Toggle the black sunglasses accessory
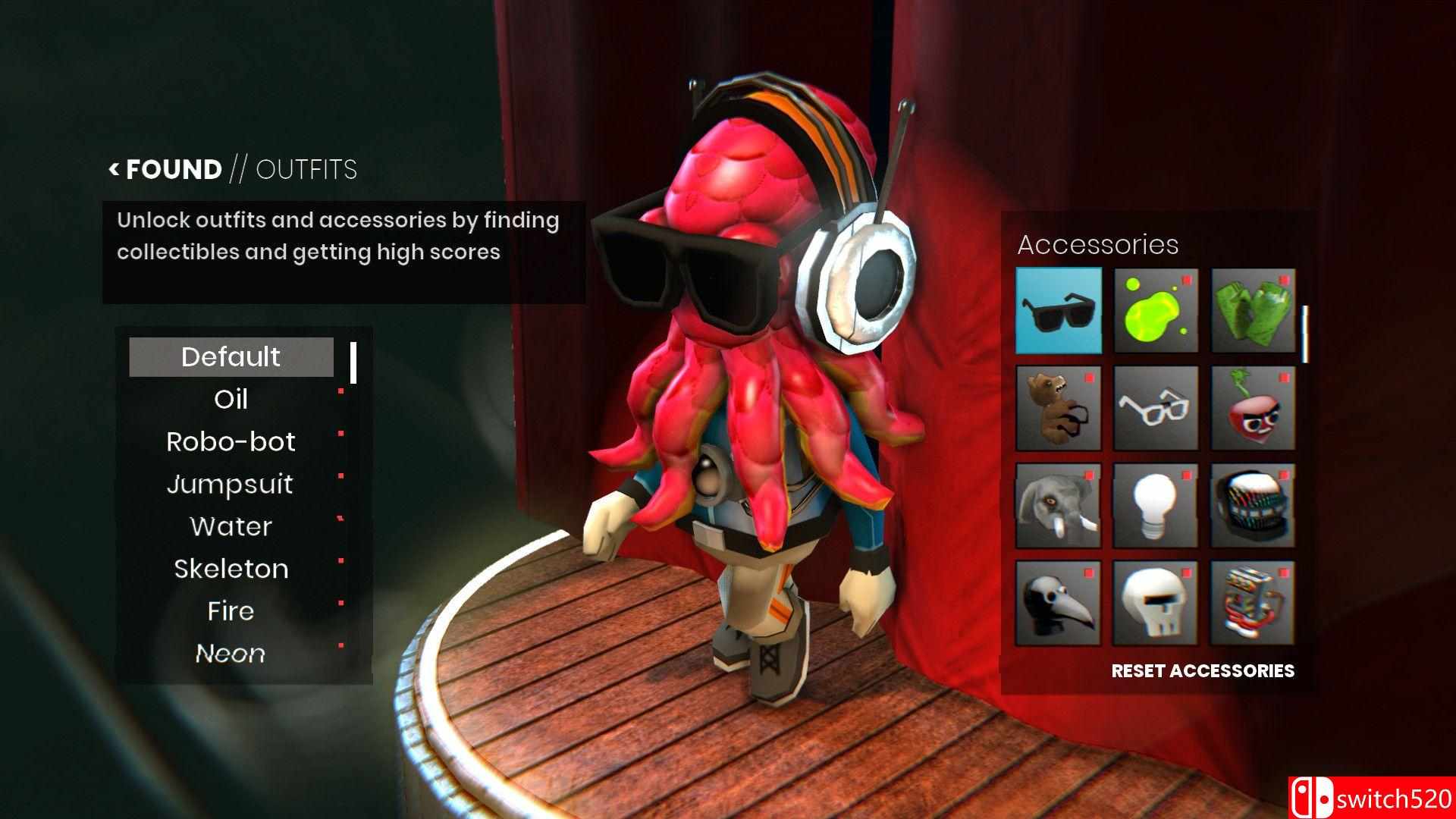The height and width of the screenshot is (819, 1456). point(1058,310)
